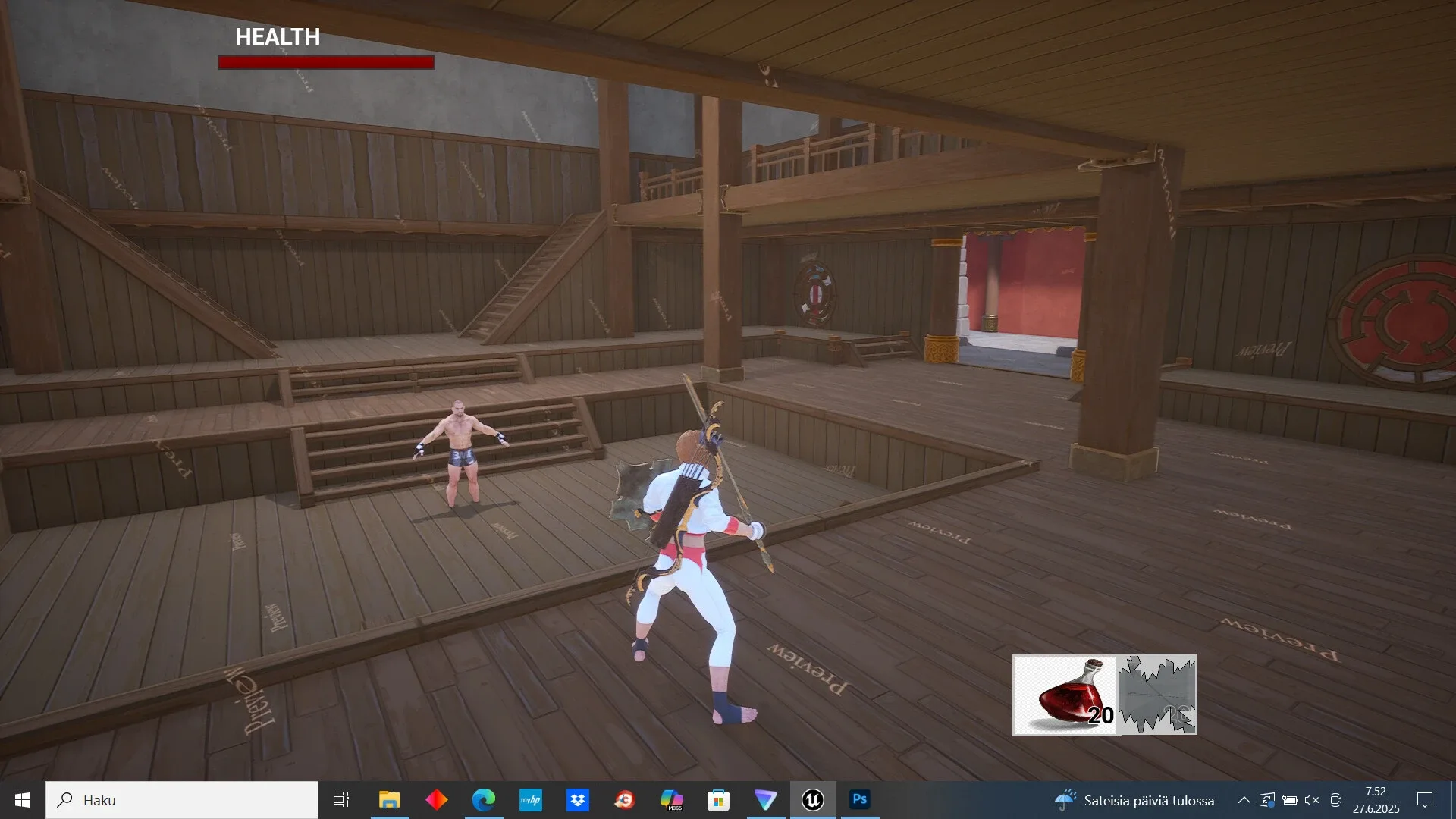Open the battery status flyout
This screenshot has height=819, width=1456.
click(x=1289, y=801)
